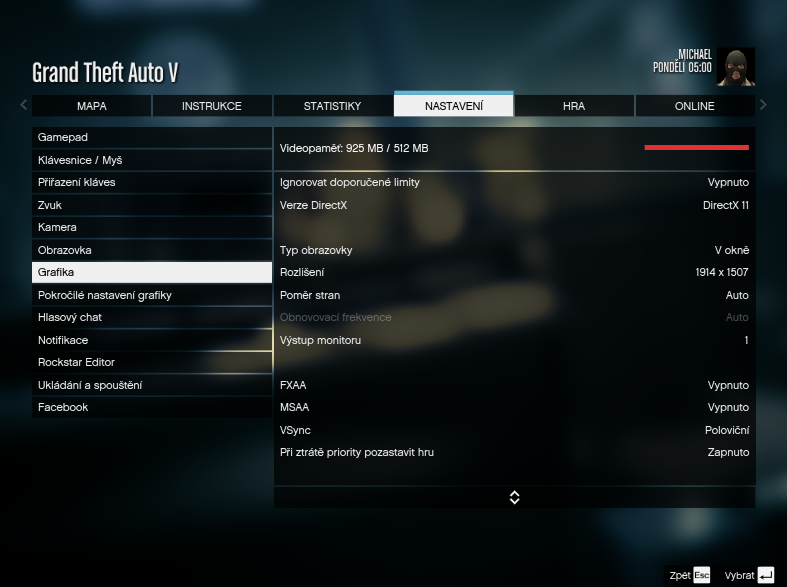Open Pokročilé nastavení grafiky
Viewport: 787px width, 587px height.
click(x=152, y=295)
